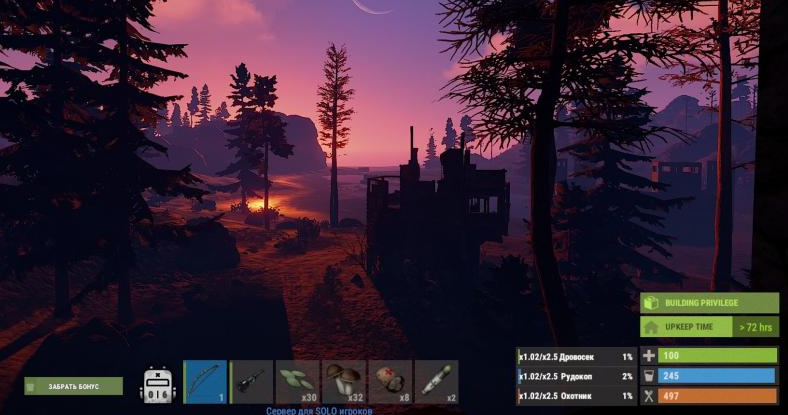Open the Охотник skill row
The height and width of the screenshot is (415, 788).
(x=576, y=396)
